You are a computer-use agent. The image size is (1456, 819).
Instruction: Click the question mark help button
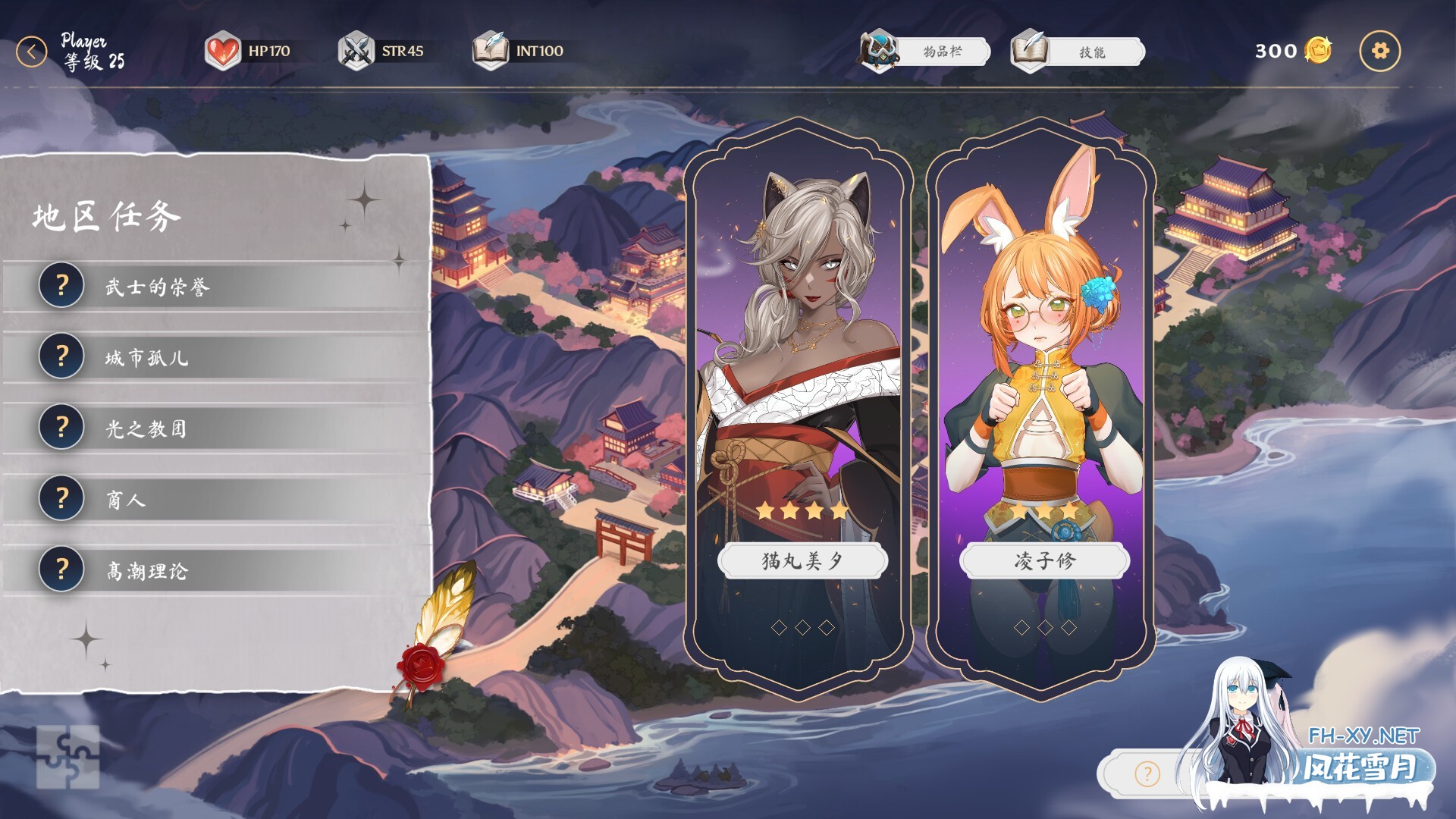pos(1147,774)
